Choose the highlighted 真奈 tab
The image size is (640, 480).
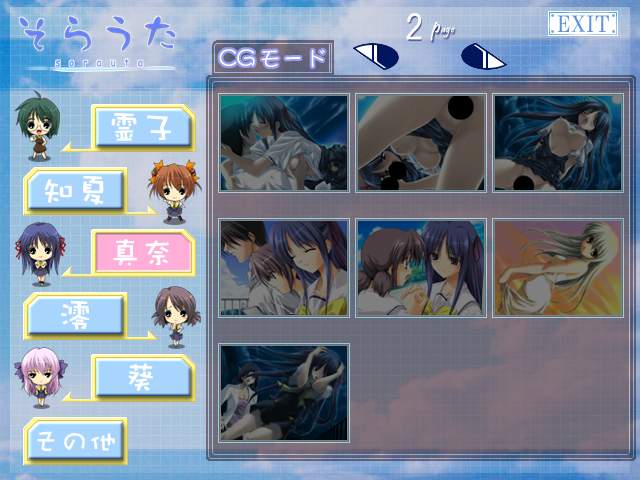click(142, 251)
